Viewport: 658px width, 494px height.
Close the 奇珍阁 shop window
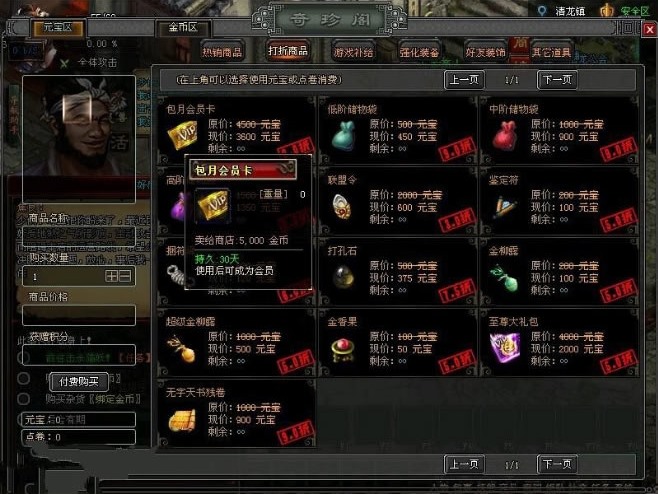pyautogui.click(x=649, y=31)
